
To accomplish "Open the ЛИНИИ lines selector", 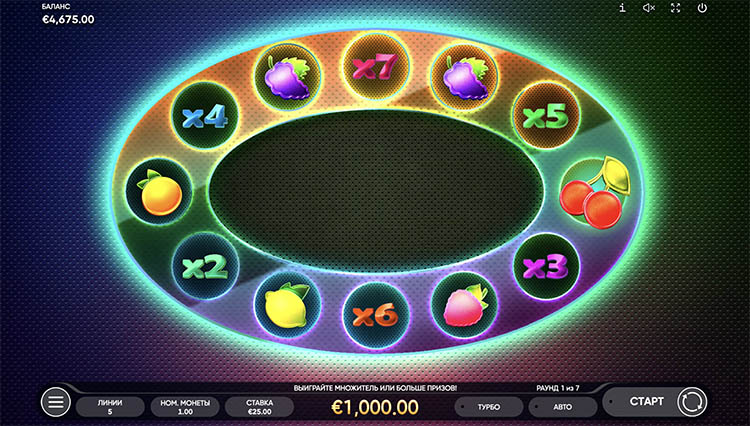I will pos(110,406).
